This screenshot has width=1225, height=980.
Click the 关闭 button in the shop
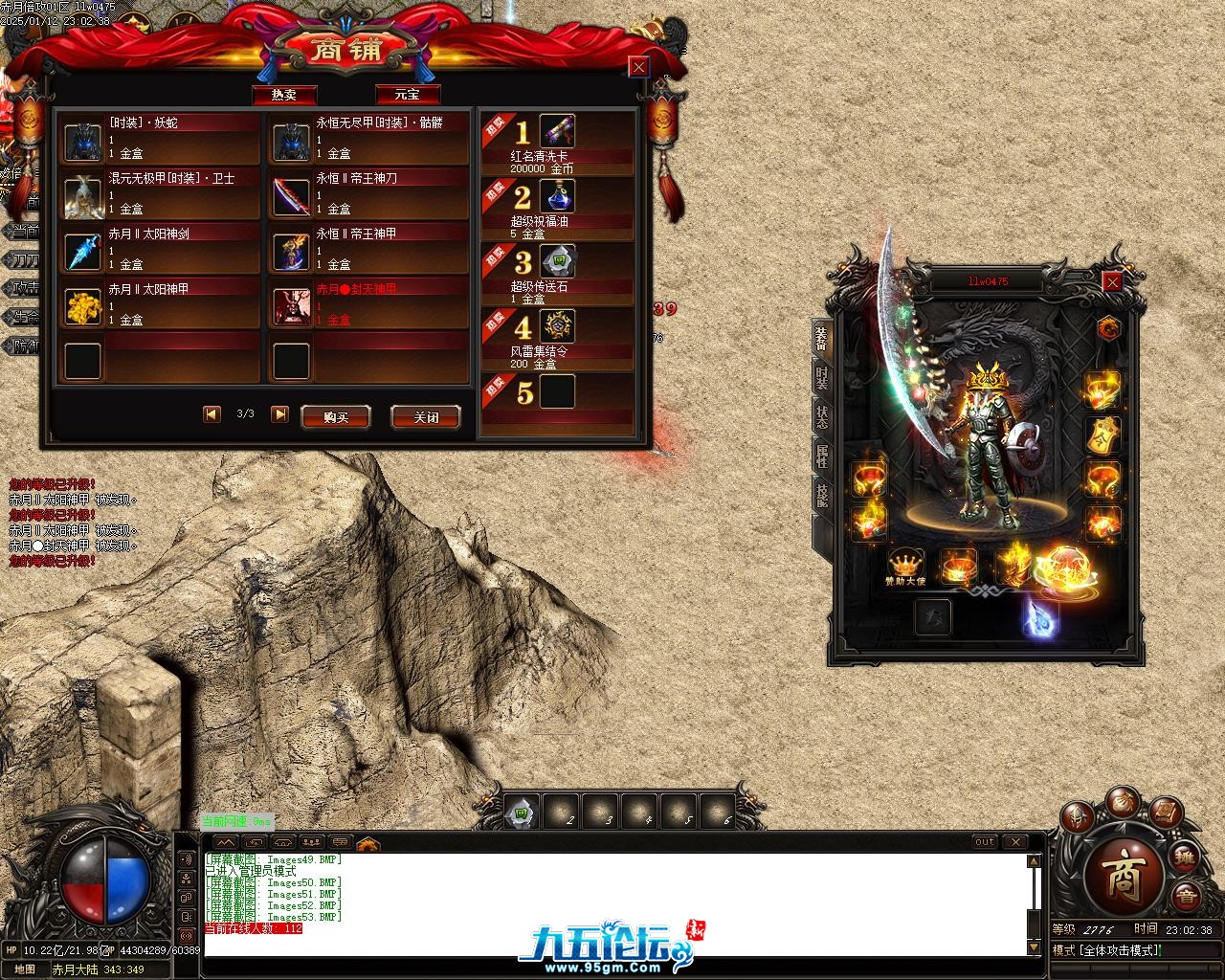coord(426,417)
